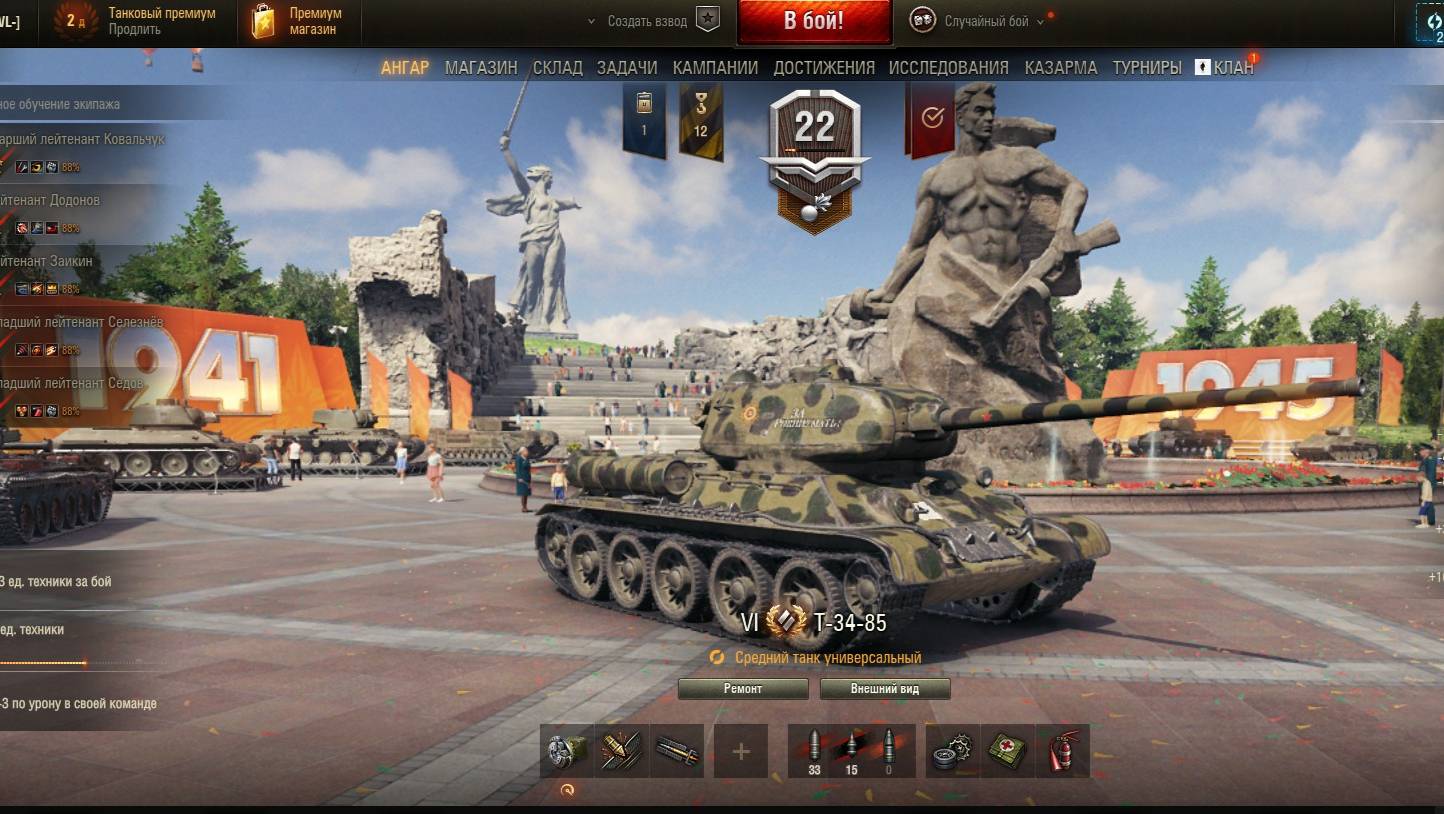The width and height of the screenshot is (1444, 814).
Task: Open the Случайный бой battle mode dropdown
Action: [x=985, y=21]
